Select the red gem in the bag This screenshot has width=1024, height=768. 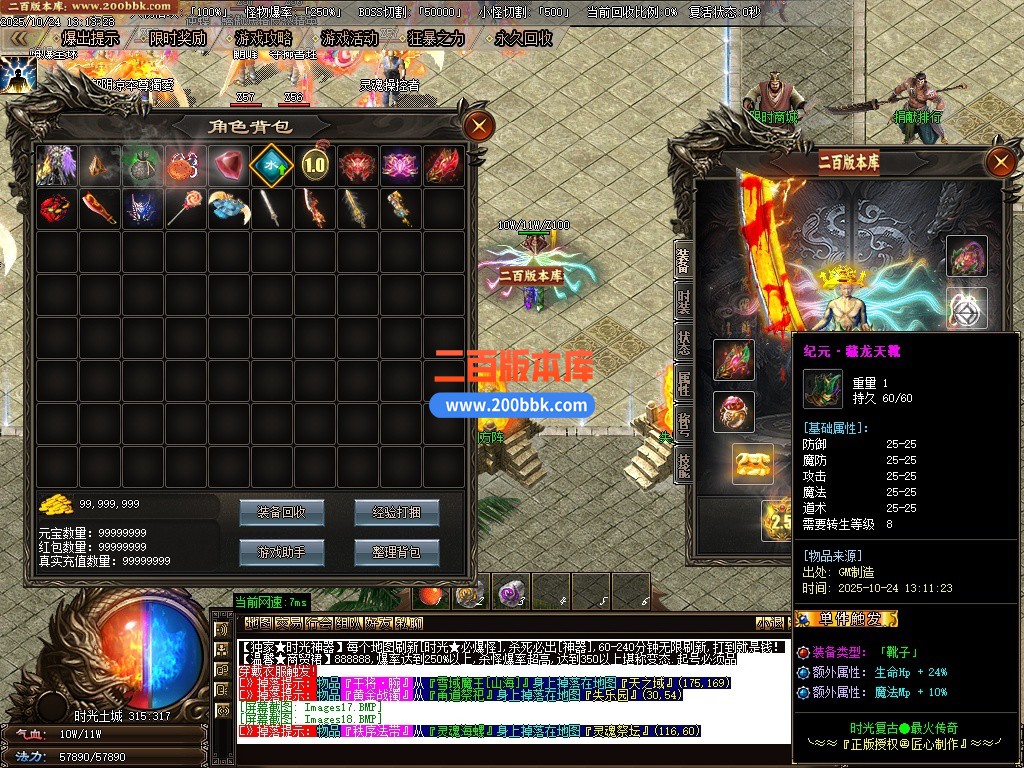228,165
